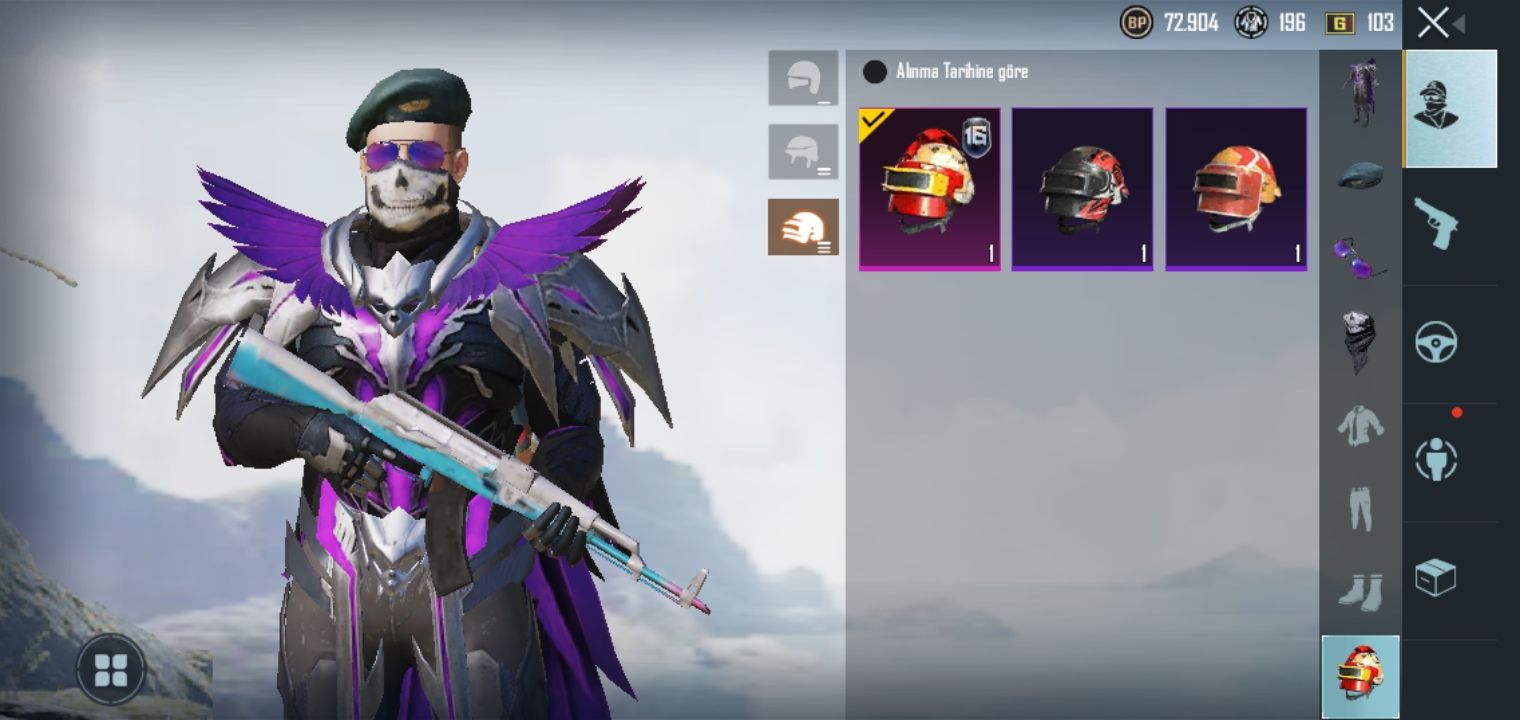
Task: Switch to the level 2 helmet filter
Action: [803, 152]
